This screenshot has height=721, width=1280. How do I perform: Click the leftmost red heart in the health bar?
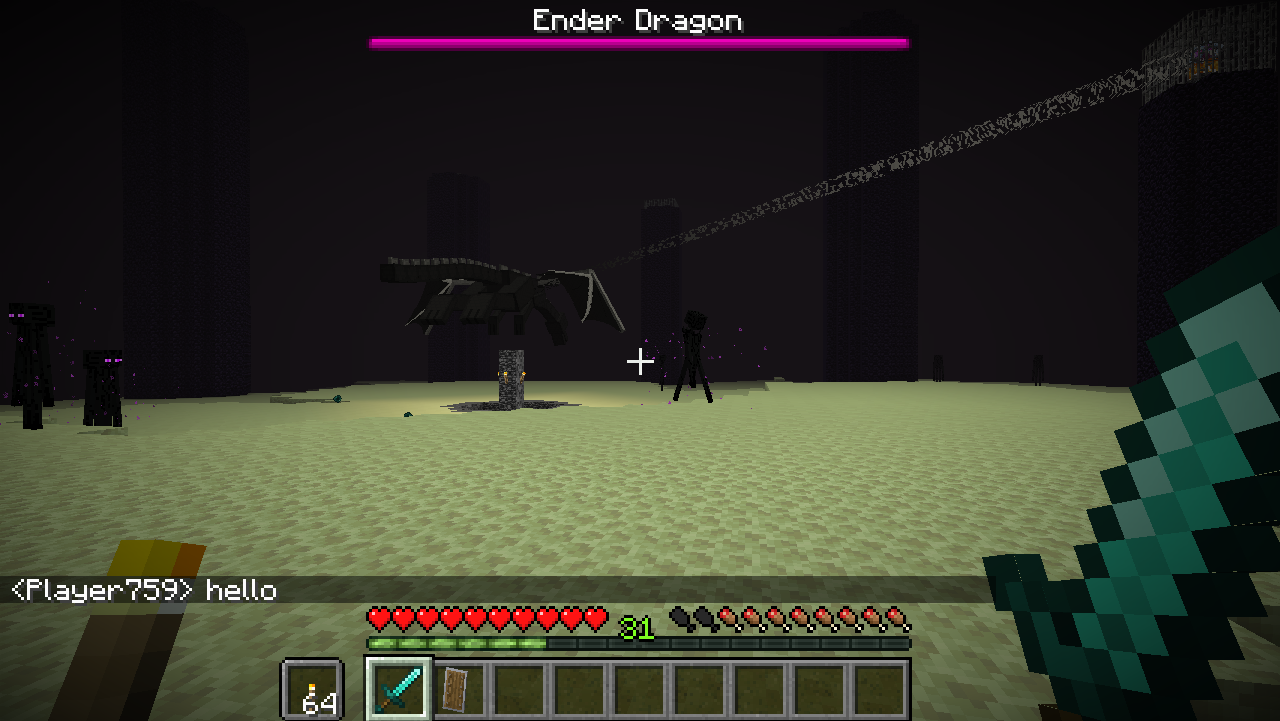tap(377, 619)
